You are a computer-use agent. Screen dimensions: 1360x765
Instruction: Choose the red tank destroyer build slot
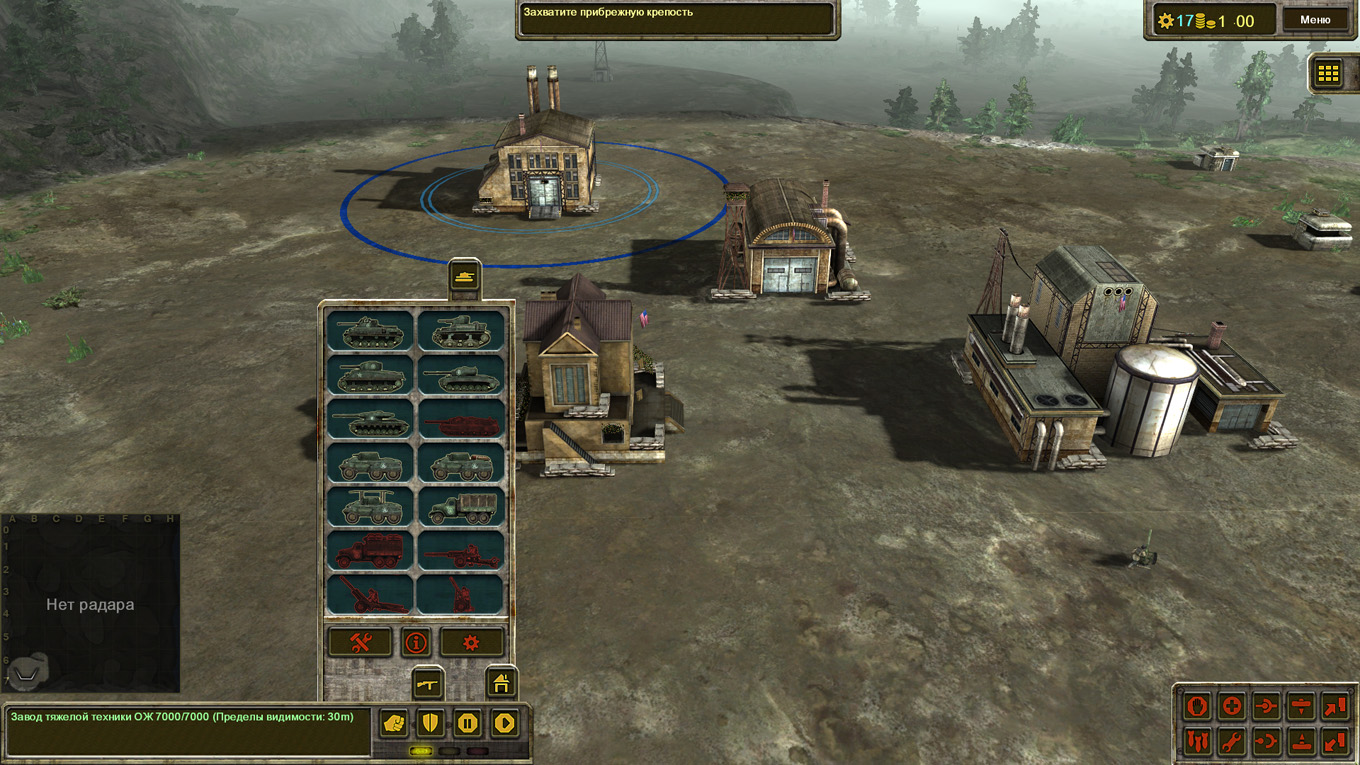pyautogui.click(x=461, y=420)
